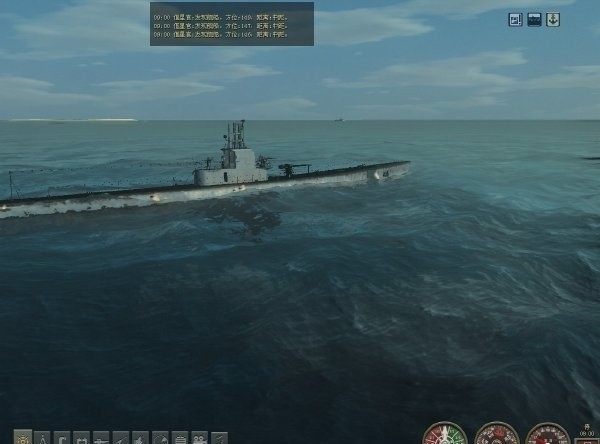
Task: Open the chart document icon beside the anchor
Action: pos(515,19)
